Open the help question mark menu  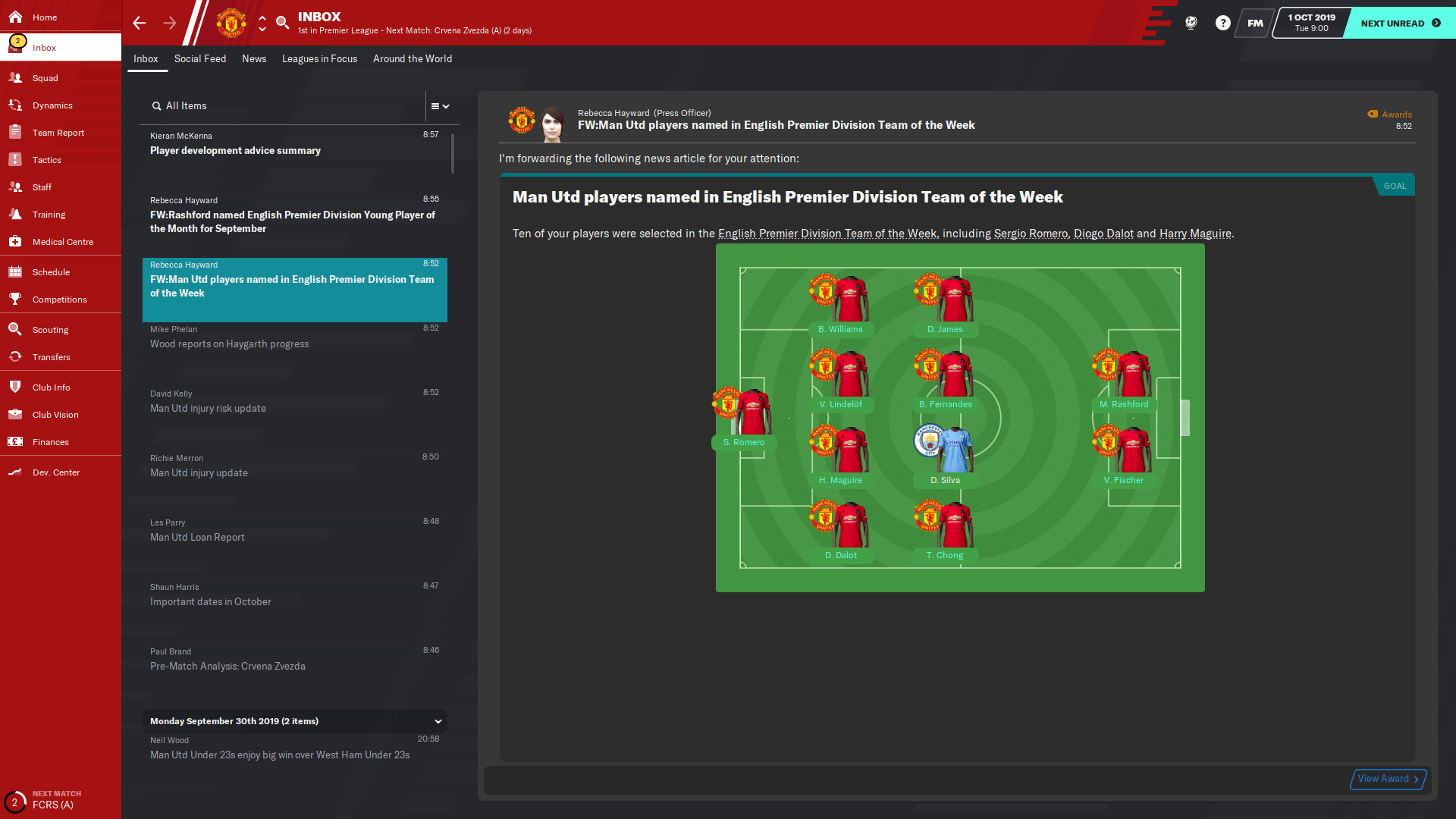click(x=1222, y=23)
